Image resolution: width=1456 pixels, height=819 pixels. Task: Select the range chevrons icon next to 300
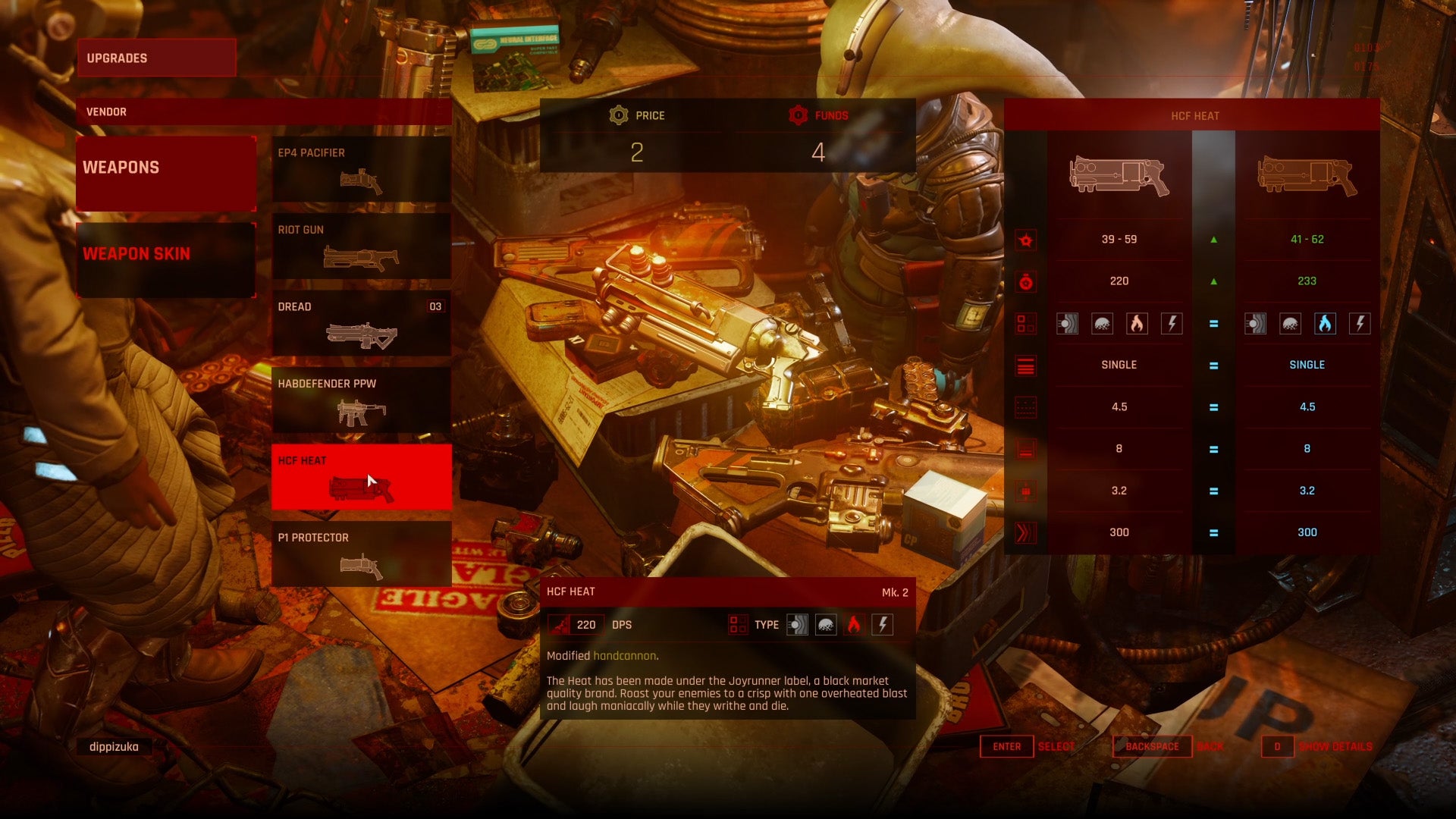[1025, 532]
